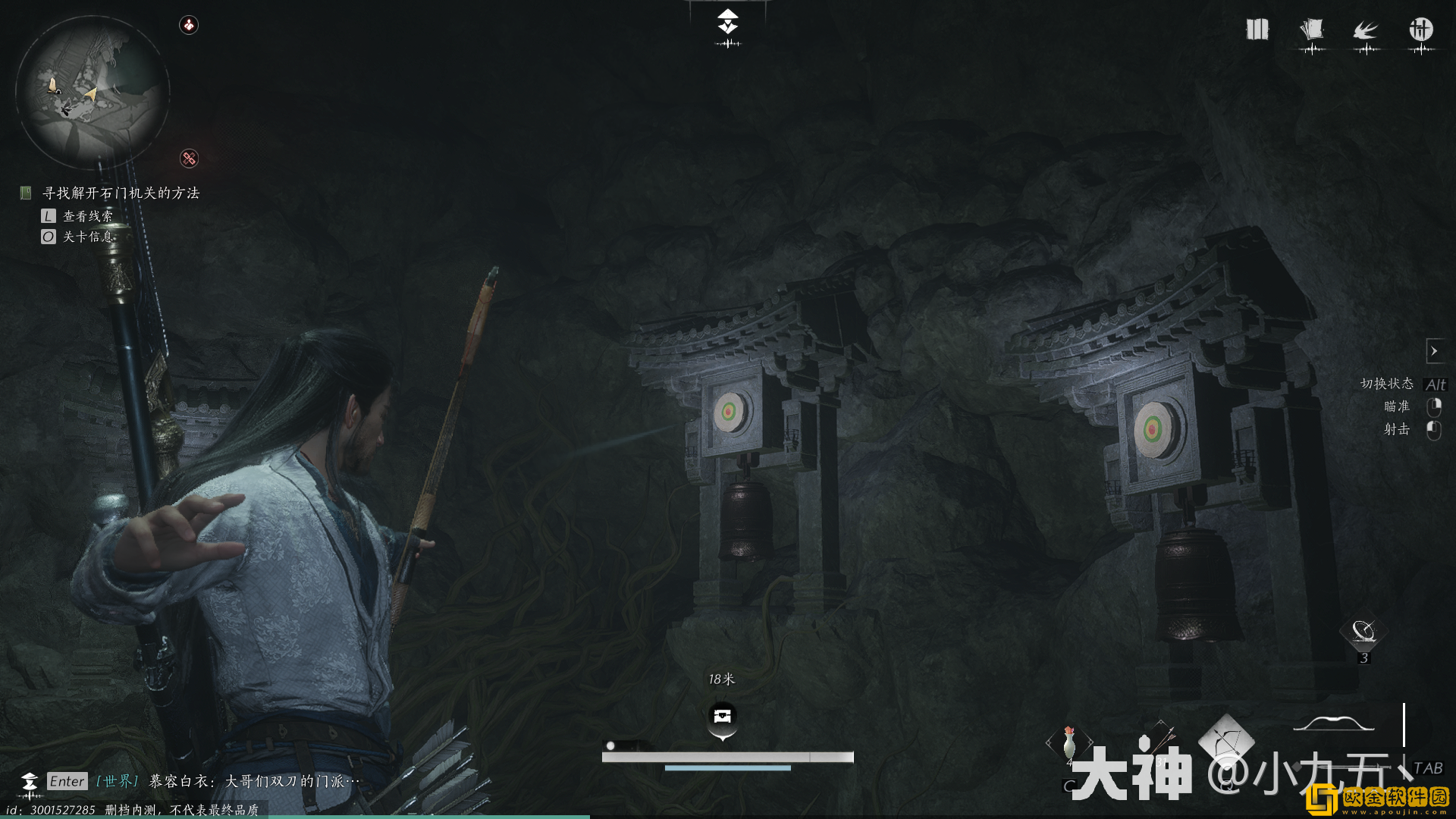
Task: Open the twin daggers circle menu icon
Action: [1420, 30]
